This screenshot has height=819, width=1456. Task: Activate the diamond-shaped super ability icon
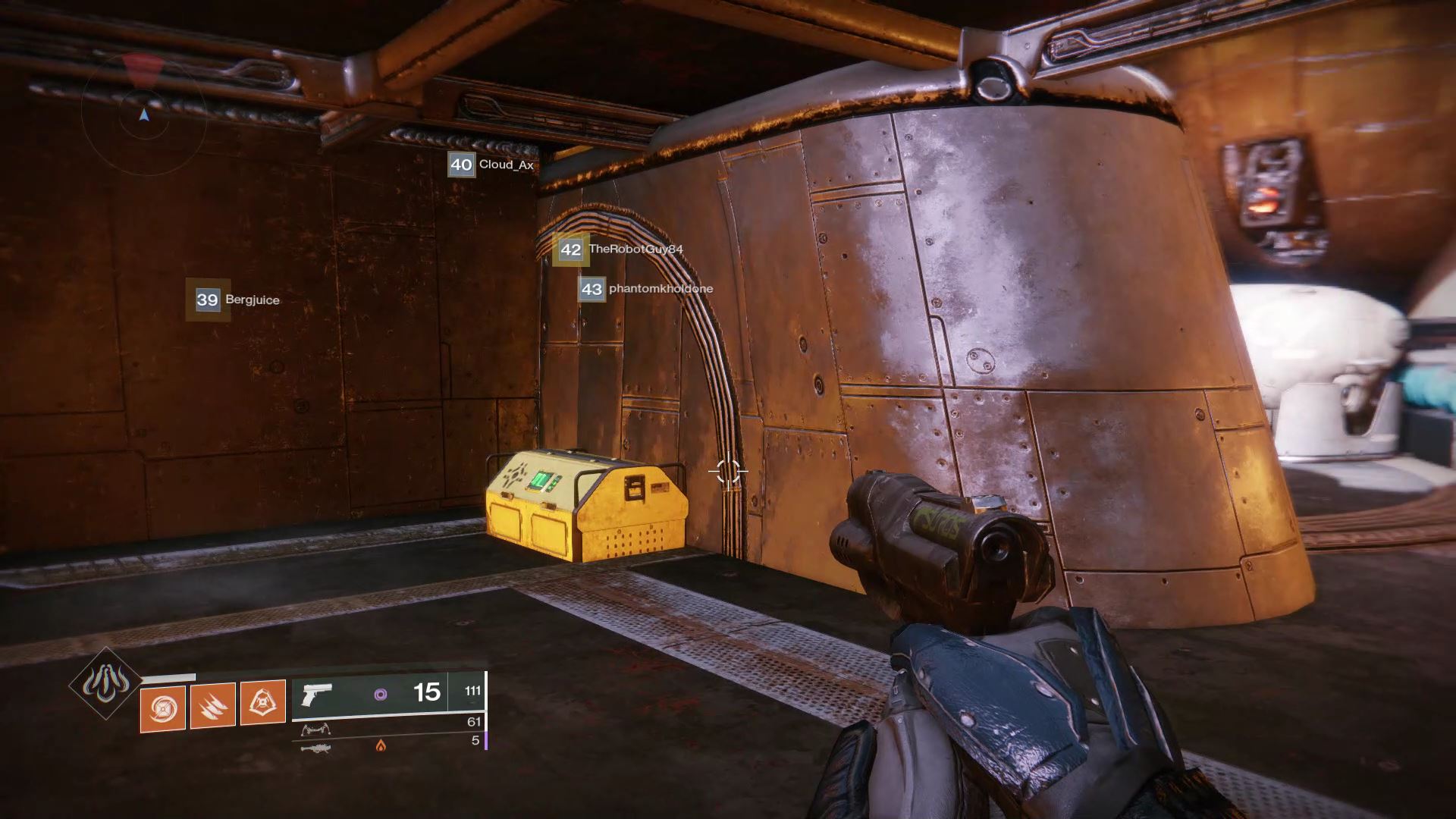coord(106,684)
